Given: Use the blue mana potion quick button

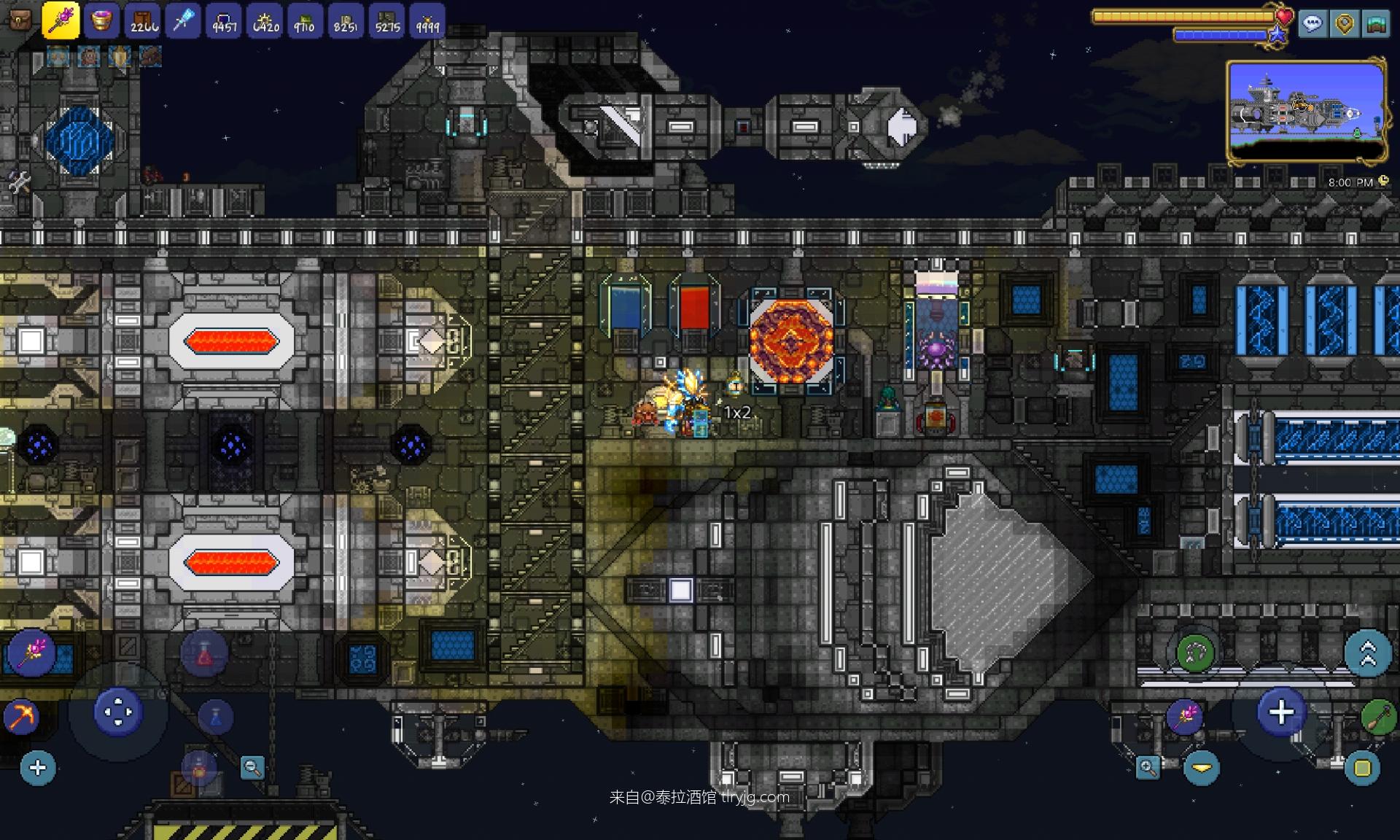Looking at the screenshot, I should point(215,717).
